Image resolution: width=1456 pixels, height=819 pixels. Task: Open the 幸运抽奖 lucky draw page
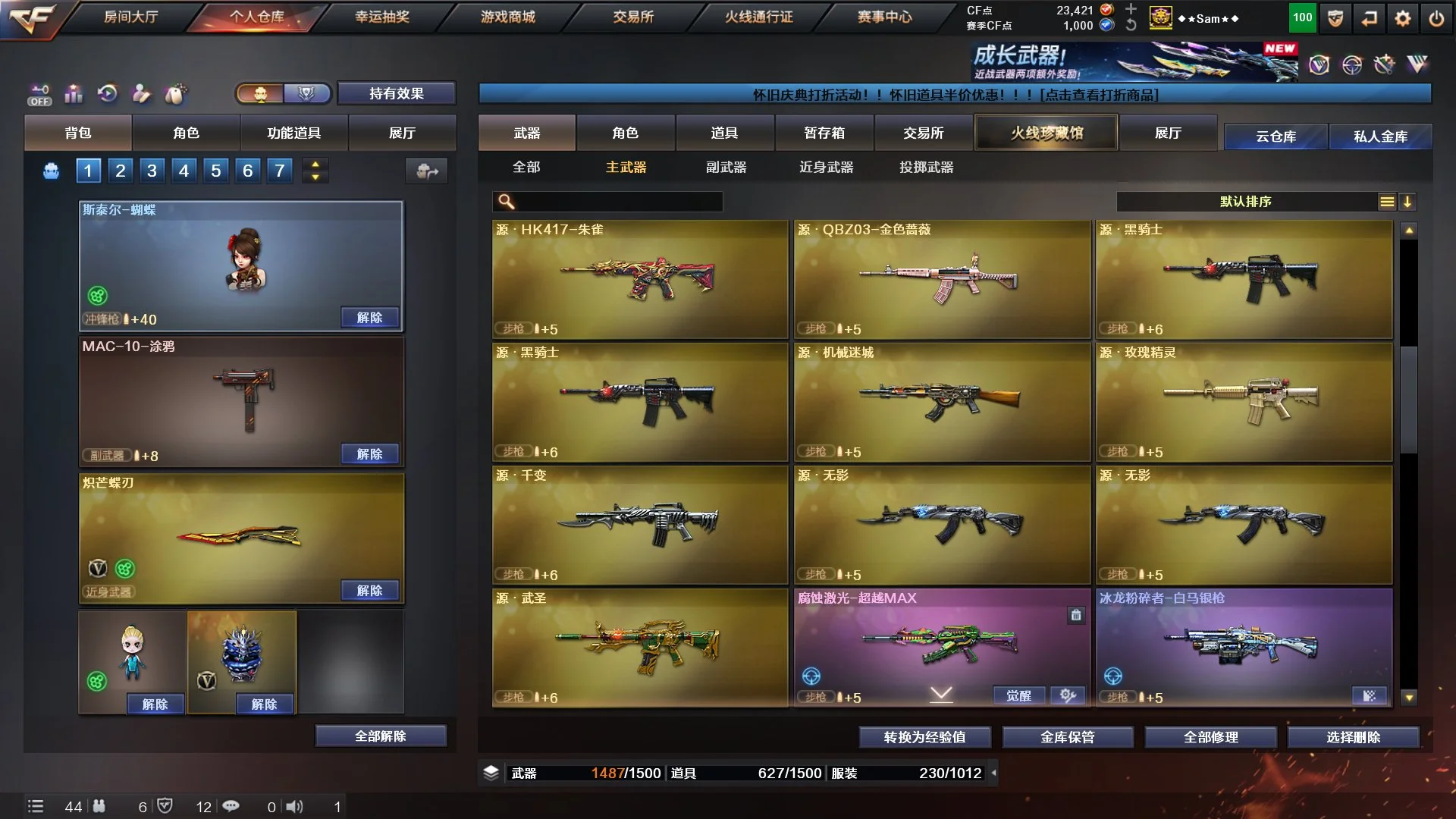382,17
